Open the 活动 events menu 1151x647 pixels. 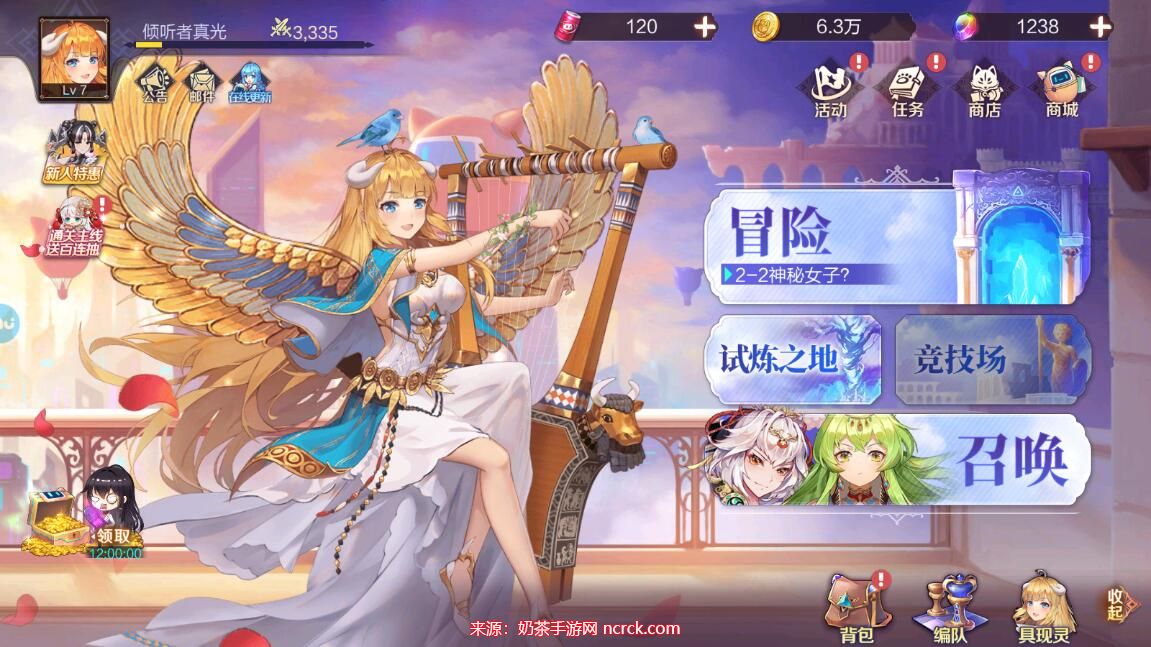pos(830,88)
